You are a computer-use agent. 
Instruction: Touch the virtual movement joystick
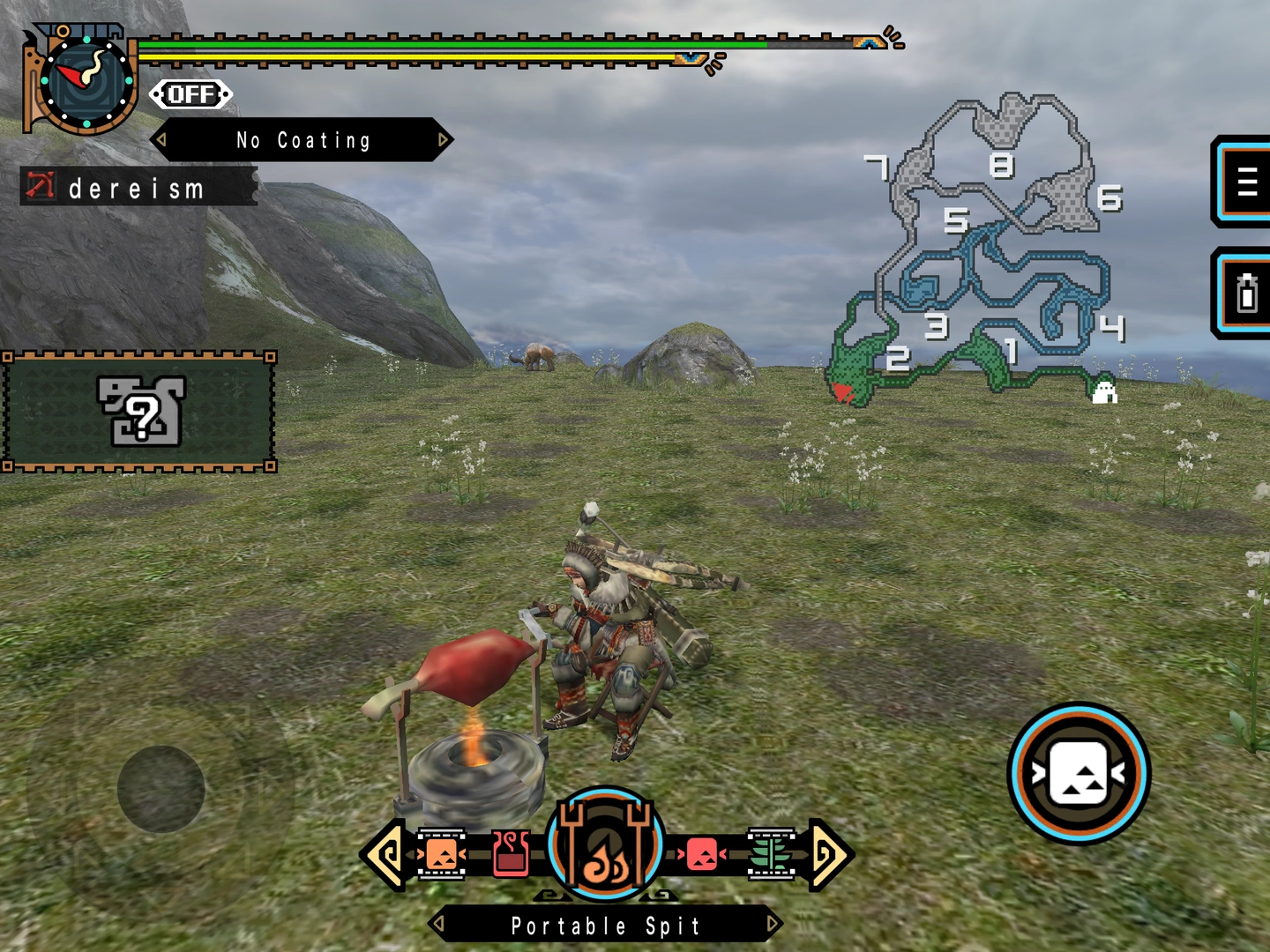pos(161,789)
